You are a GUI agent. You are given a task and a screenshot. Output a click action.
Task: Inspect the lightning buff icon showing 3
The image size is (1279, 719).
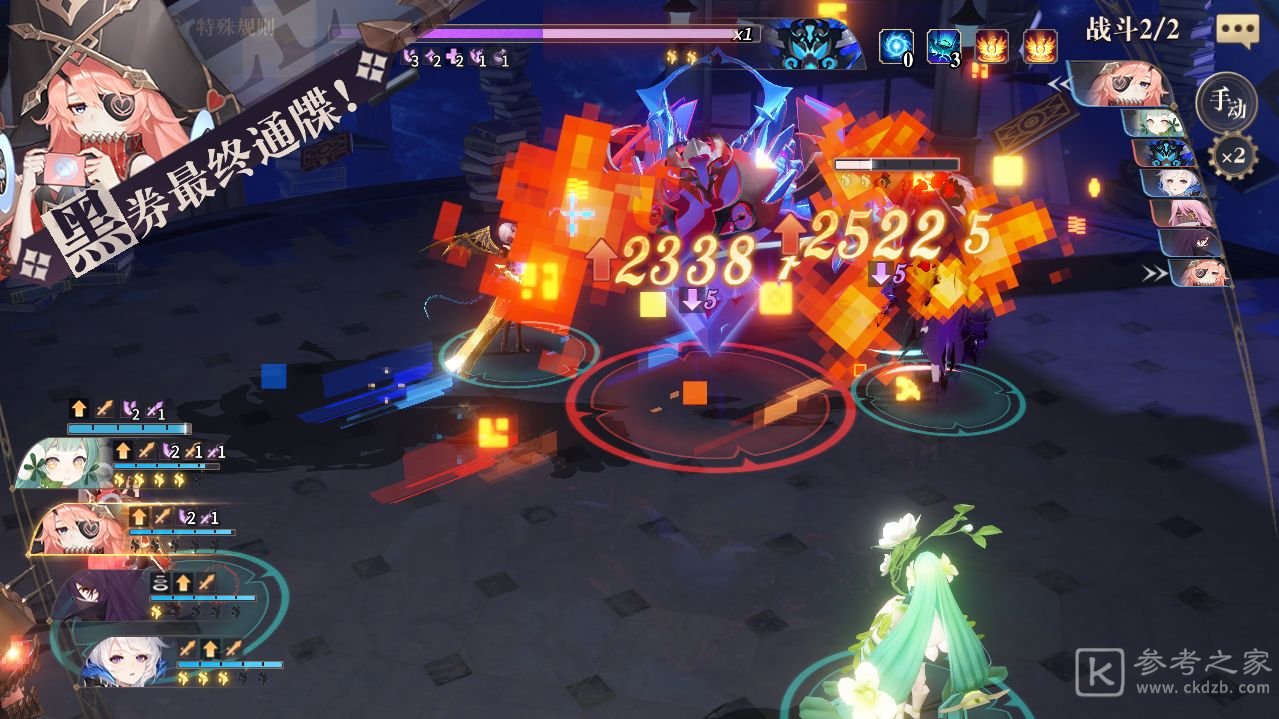(944, 46)
